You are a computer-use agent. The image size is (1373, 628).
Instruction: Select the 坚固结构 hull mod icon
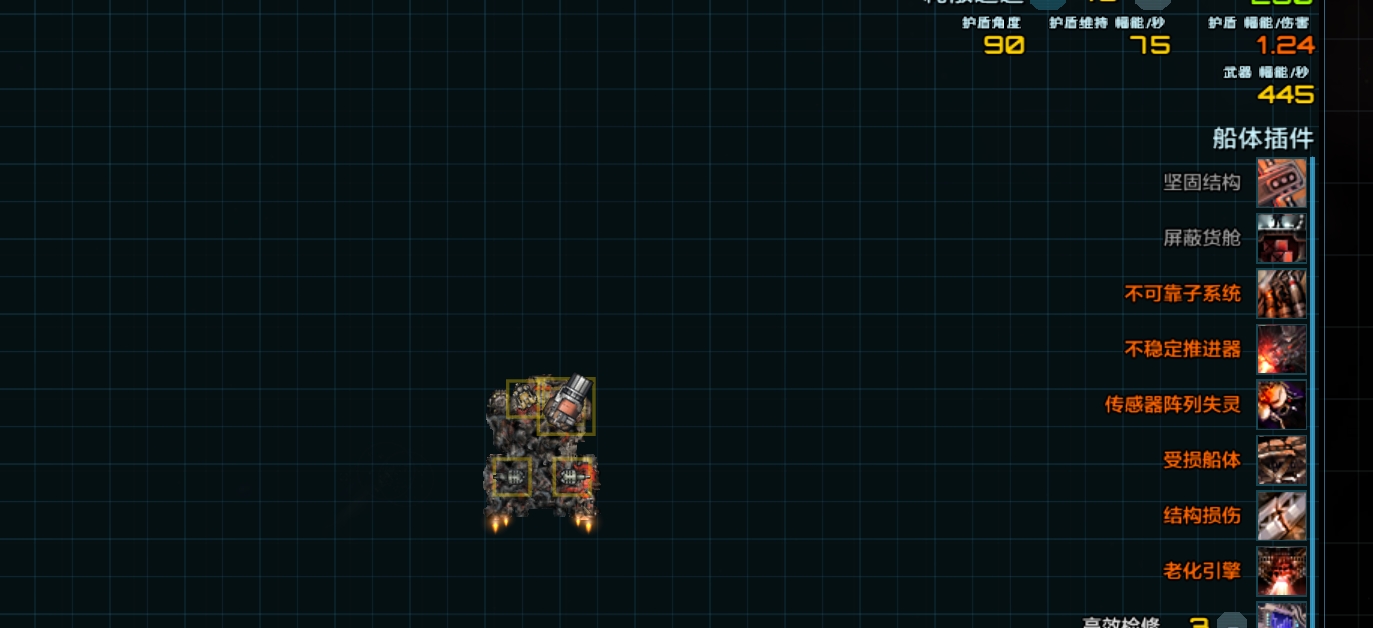pos(1281,182)
